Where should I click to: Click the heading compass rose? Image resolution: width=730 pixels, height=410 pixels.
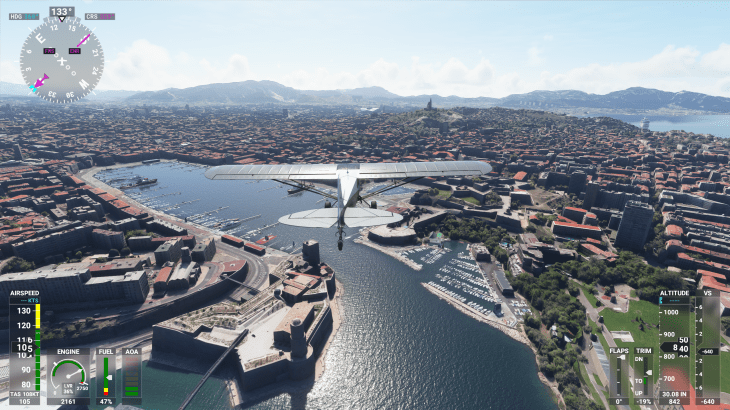(62, 60)
